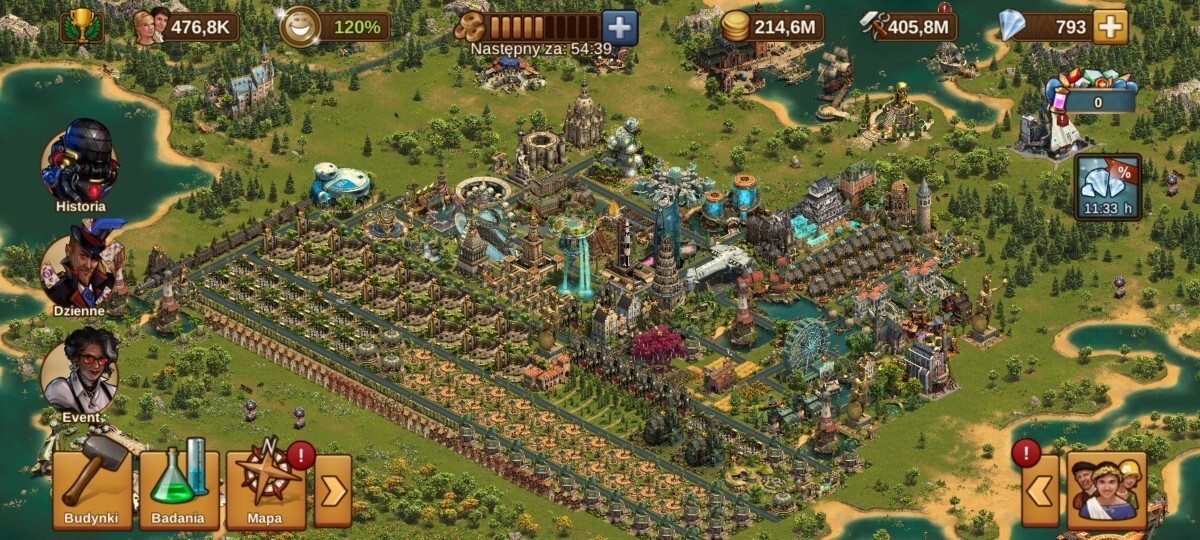Open the diamond discount offer with timer
The height and width of the screenshot is (540, 1200).
1108,187
